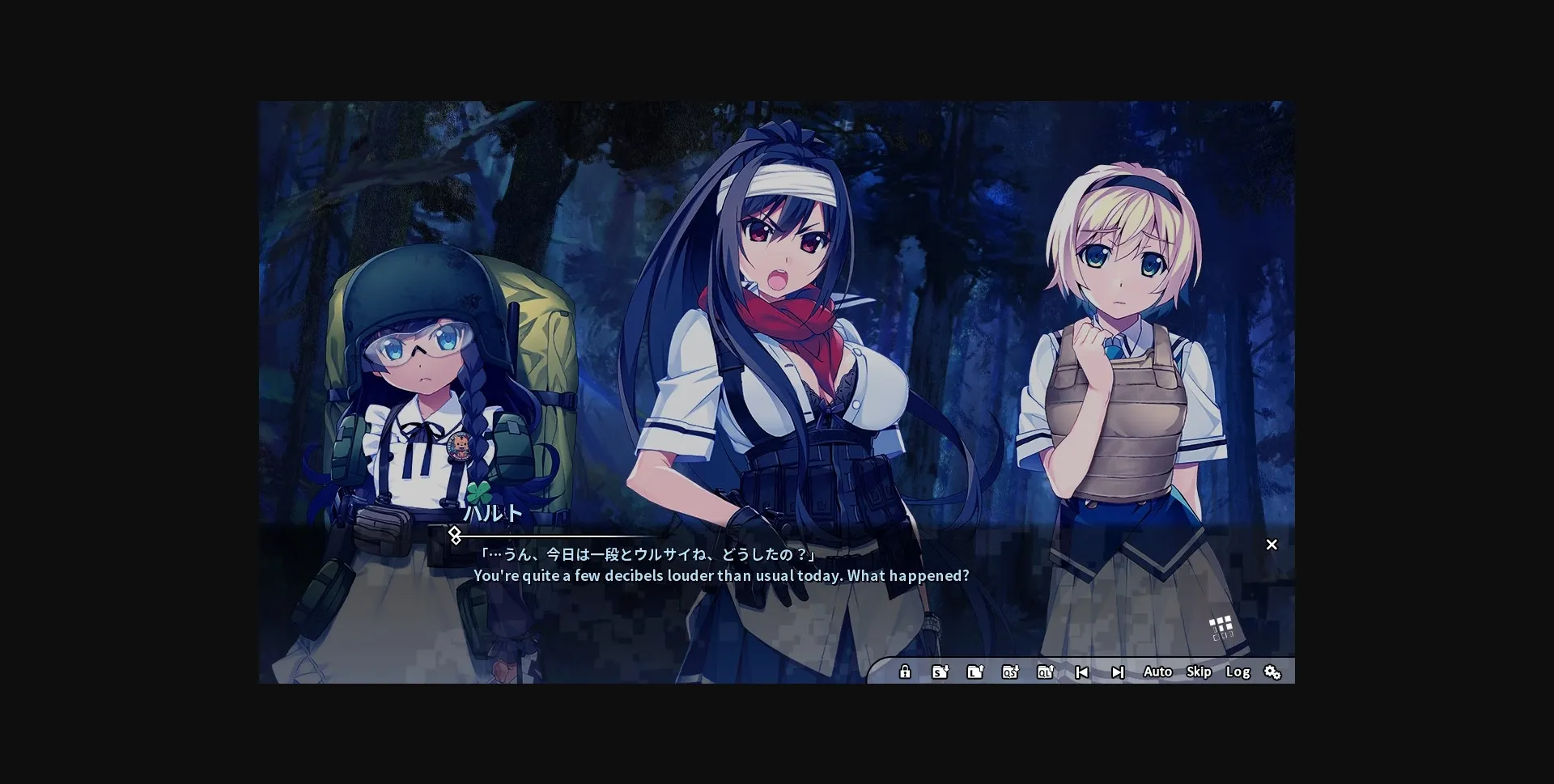Lock the message window with the padlock icon
Screen dimensions: 1554x784
pyautogui.click(x=904, y=672)
